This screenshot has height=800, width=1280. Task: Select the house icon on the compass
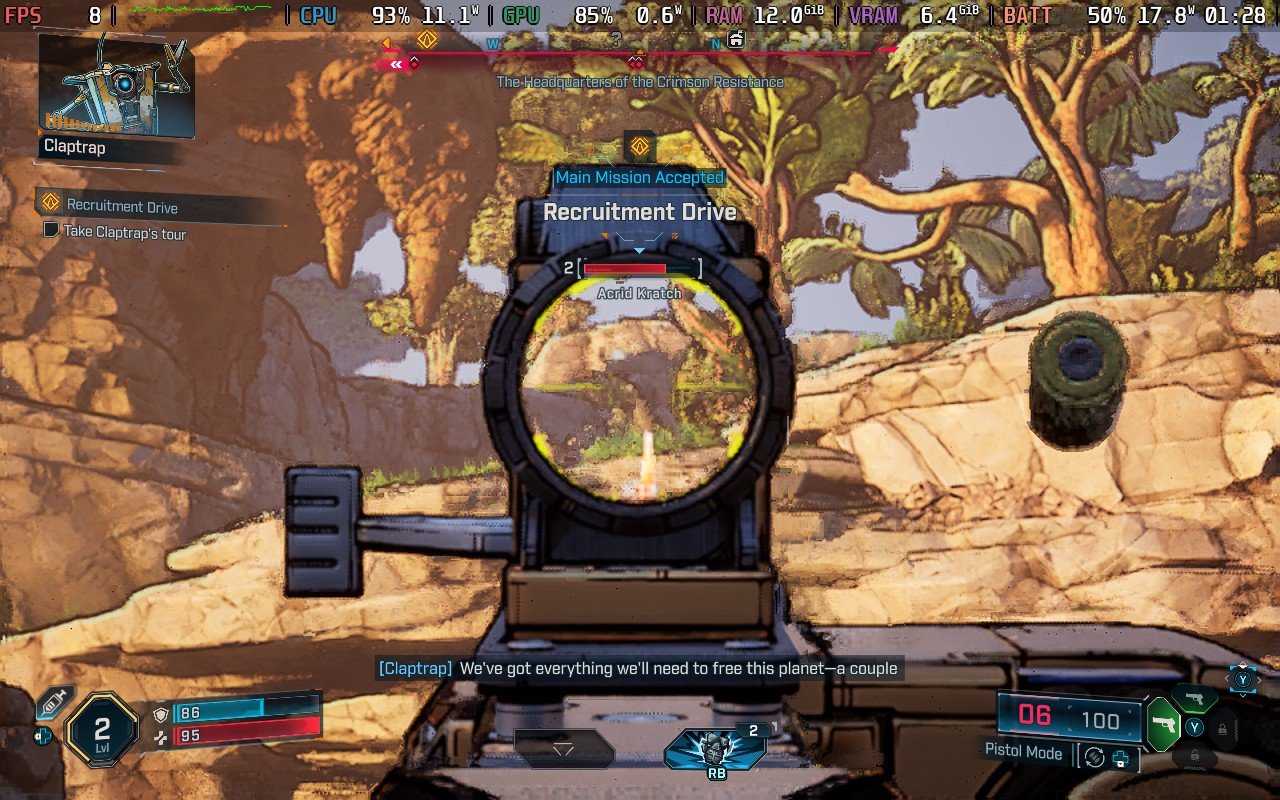[736, 39]
